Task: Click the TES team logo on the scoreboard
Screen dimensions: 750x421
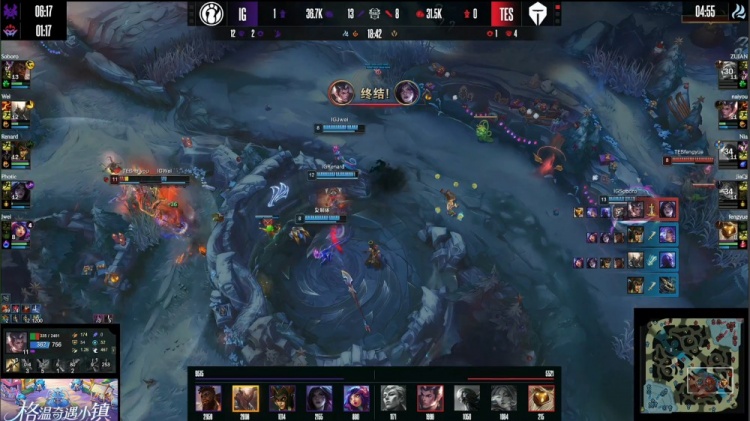Action: pyautogui.click(x=537, y=15)
